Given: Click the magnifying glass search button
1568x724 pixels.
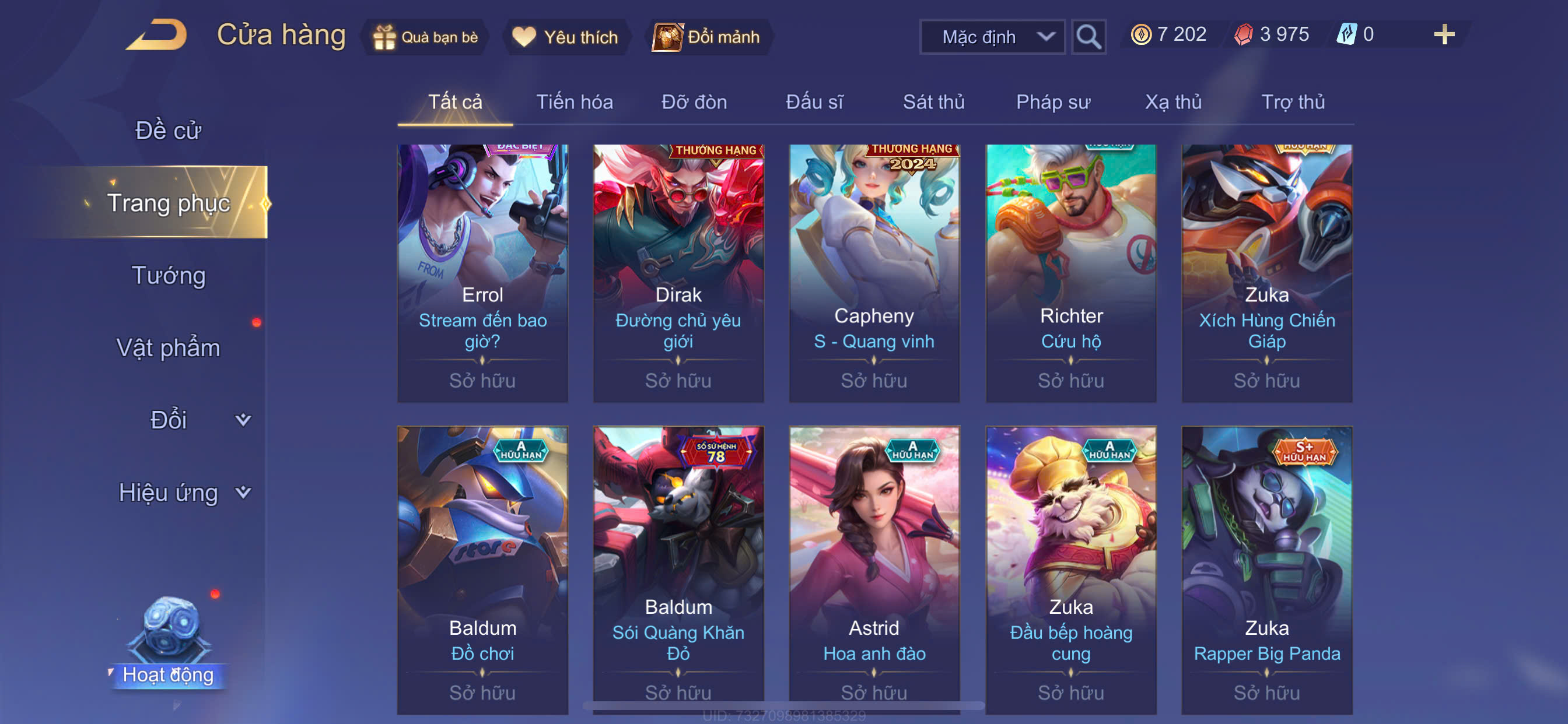Looking at the screenshot, I should pos(1088,37).
